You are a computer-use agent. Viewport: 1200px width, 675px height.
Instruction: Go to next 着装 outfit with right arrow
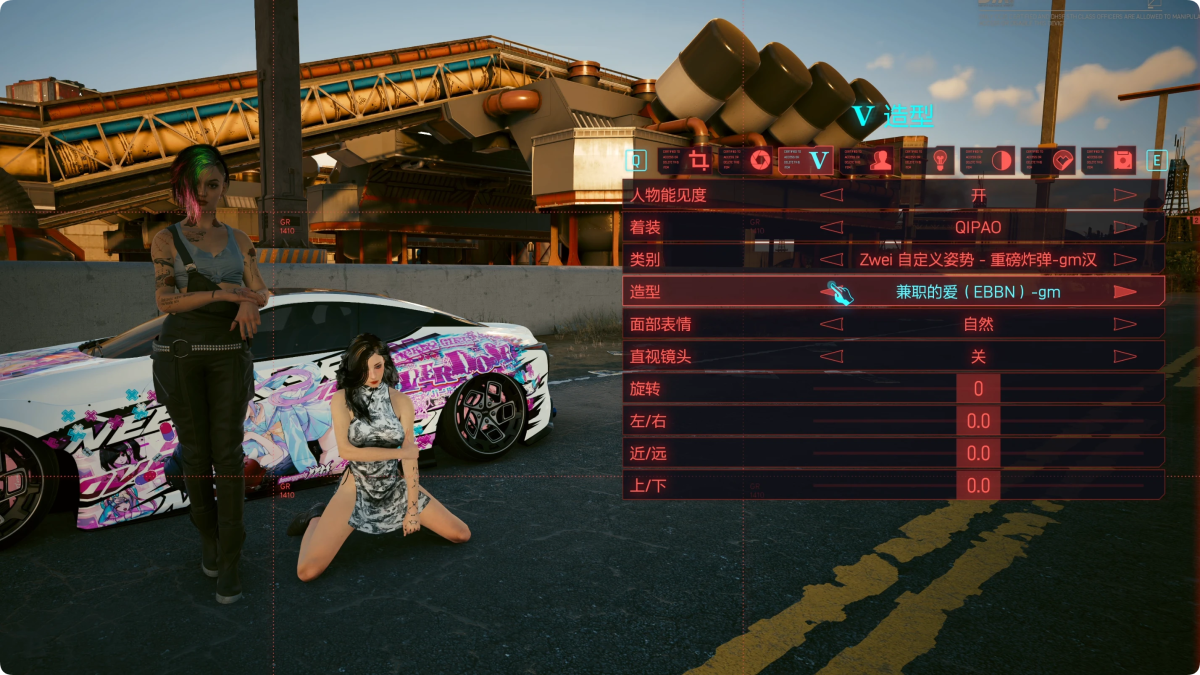(1125, 227)
